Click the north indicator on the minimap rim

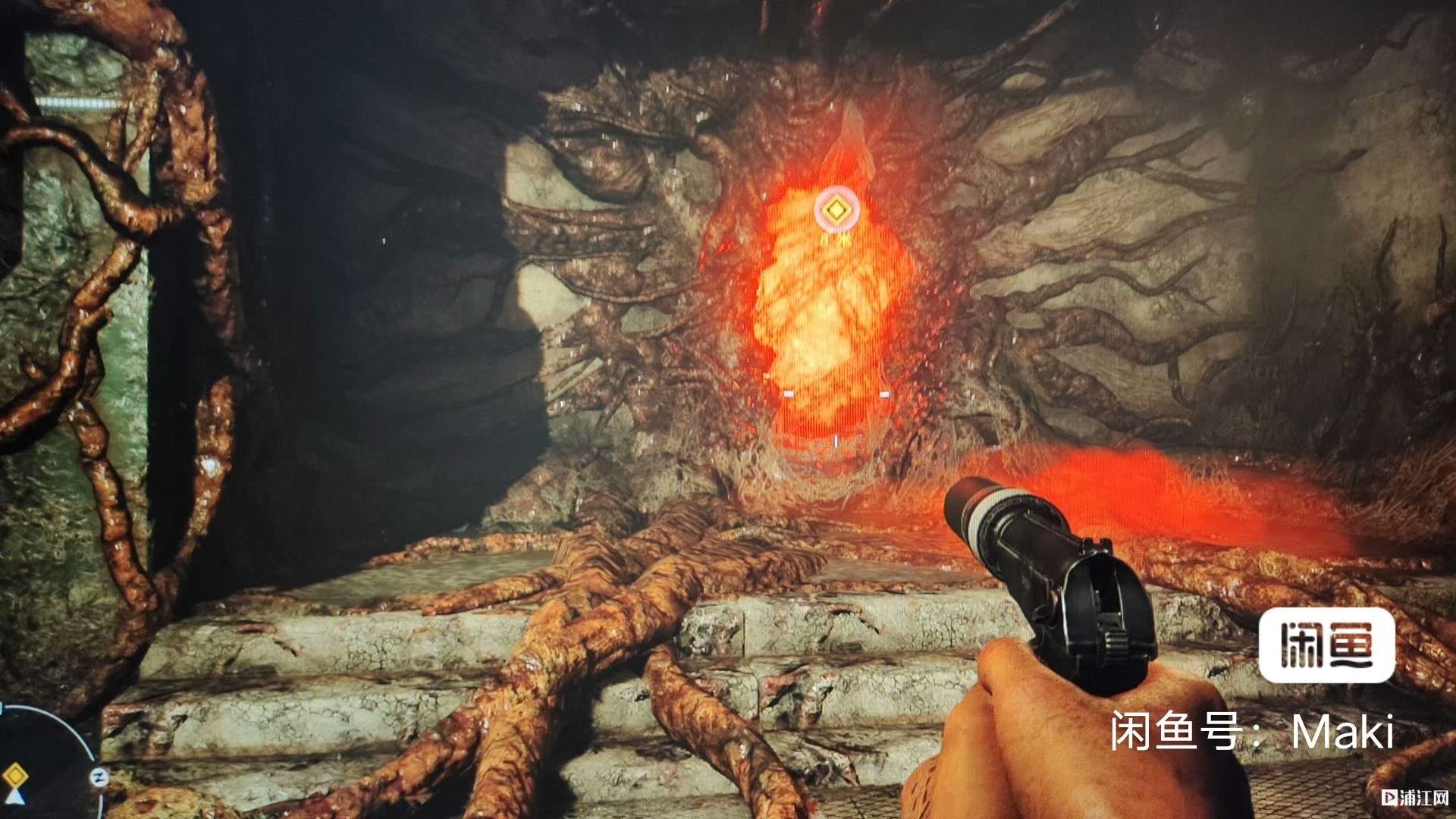[x=99, y=776]
